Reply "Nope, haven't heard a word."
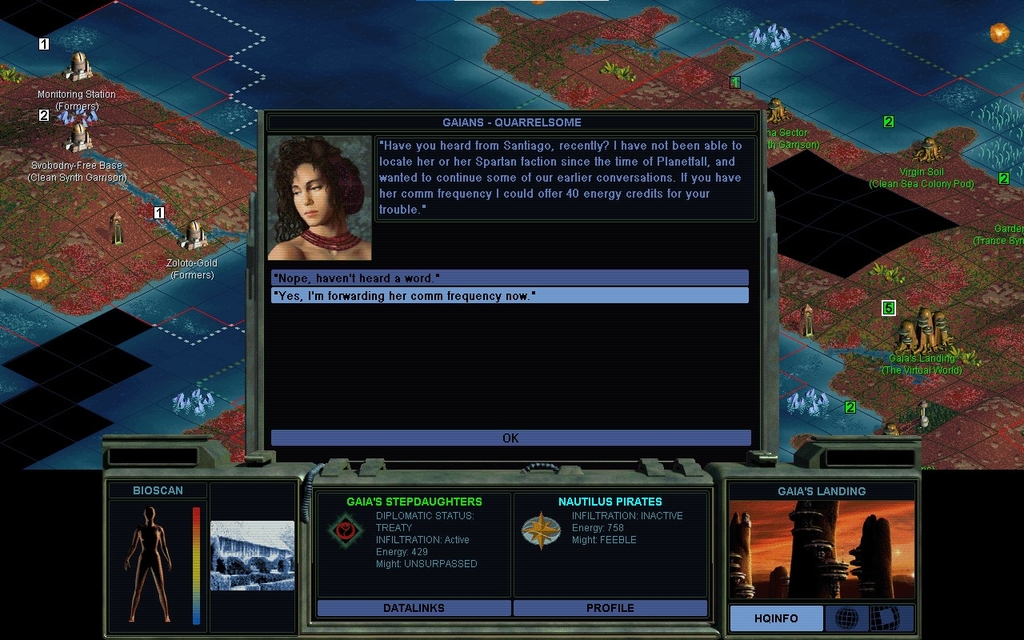1024x640 pixels. pyautogui.click(x=510, y=277)
